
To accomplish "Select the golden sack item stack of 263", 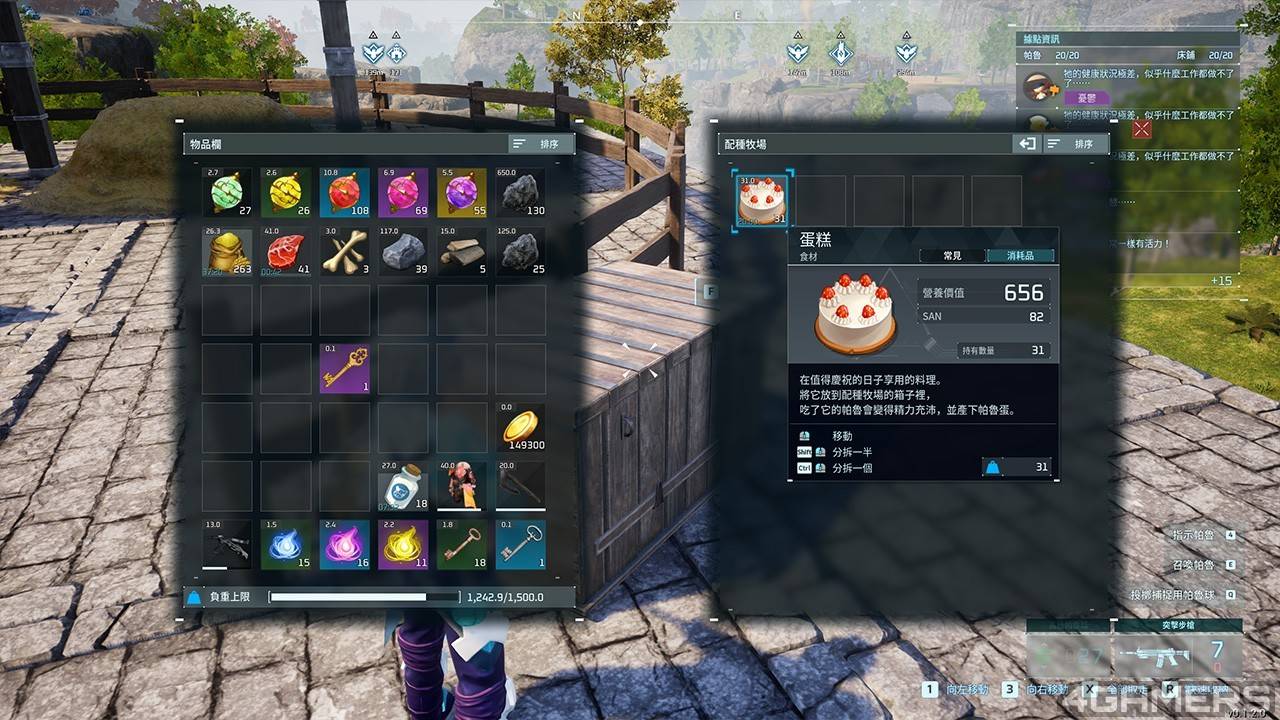I will pos(227,252).
